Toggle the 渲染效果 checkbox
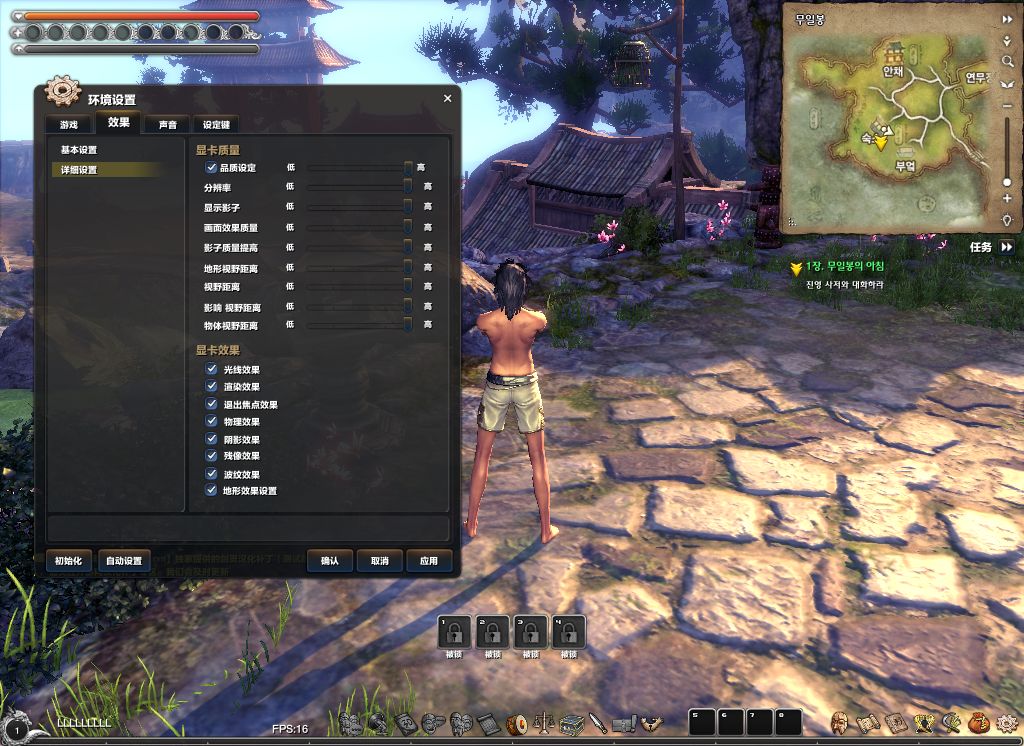This screenshot has width=1024, height=746. (x=211, y=386)
